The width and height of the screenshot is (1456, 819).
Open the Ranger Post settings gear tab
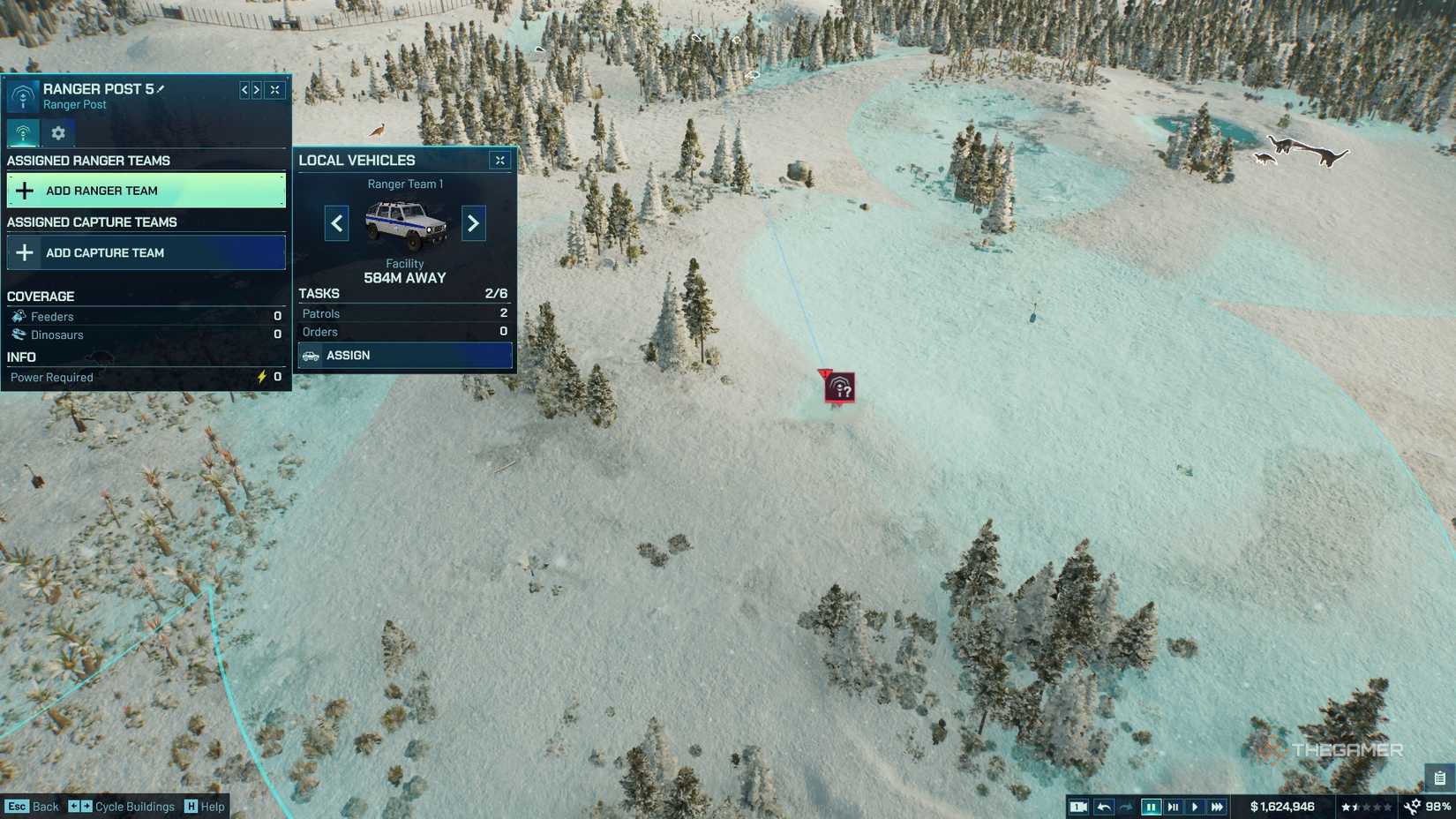click(x=57, y=133)
